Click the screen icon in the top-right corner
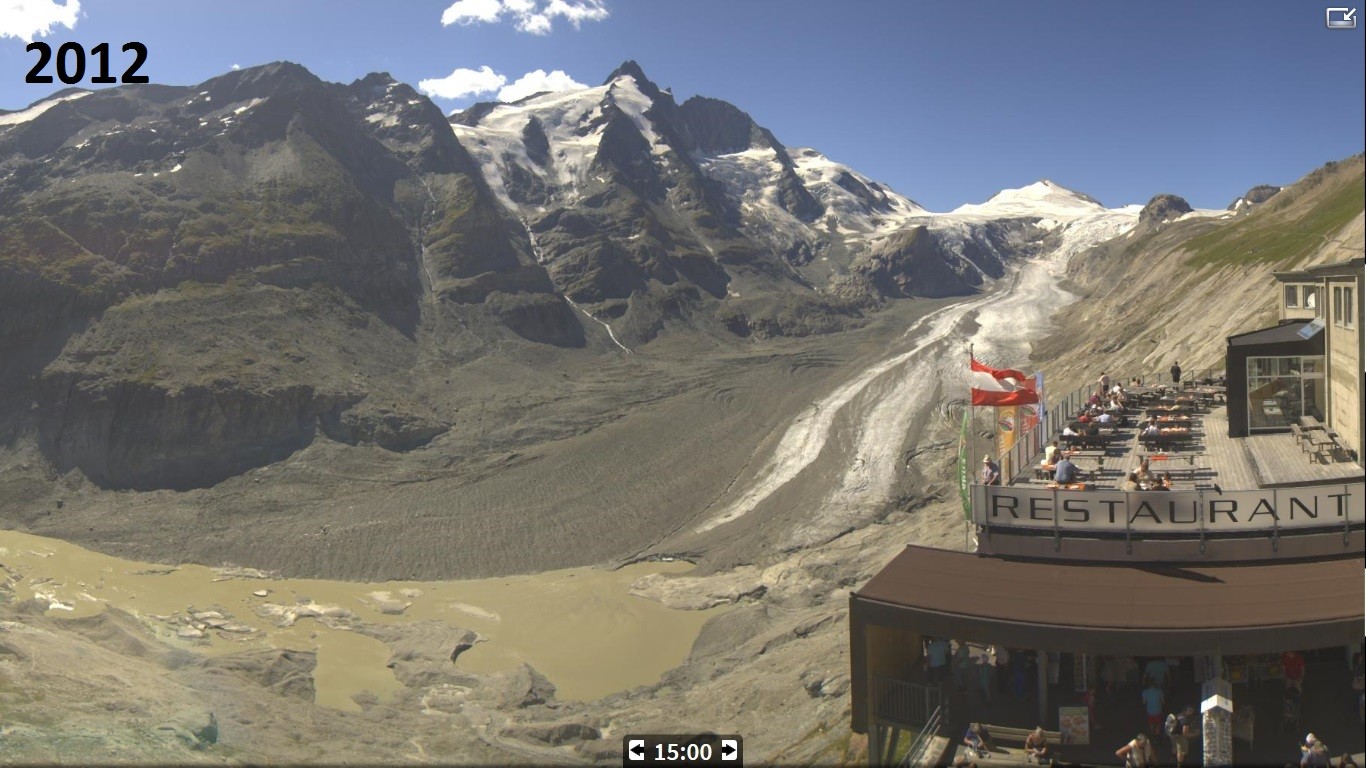 [1340, 17]
